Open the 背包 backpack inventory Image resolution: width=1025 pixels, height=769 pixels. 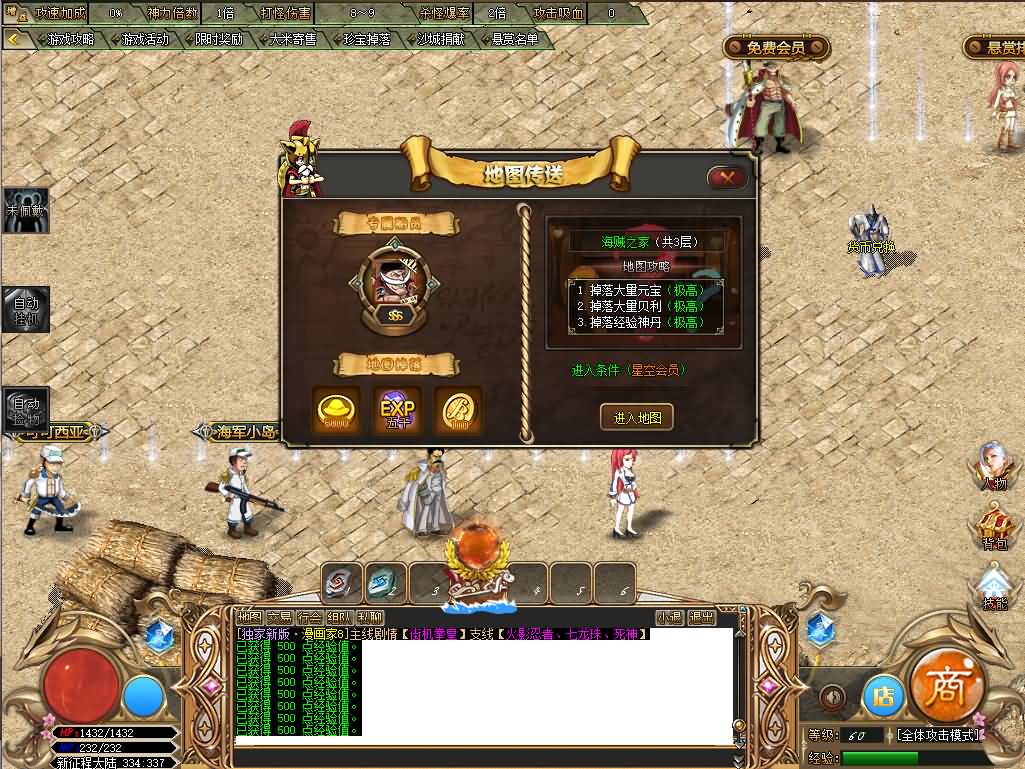[993, 527]
